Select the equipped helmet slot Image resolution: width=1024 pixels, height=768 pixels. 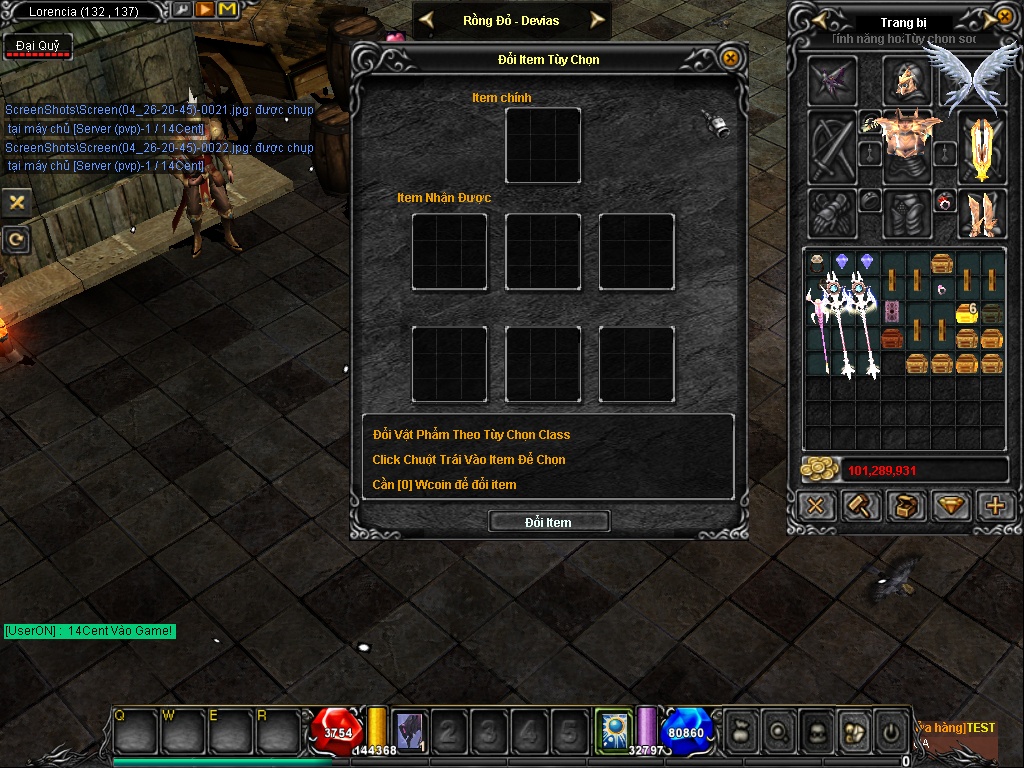[906, 81]
